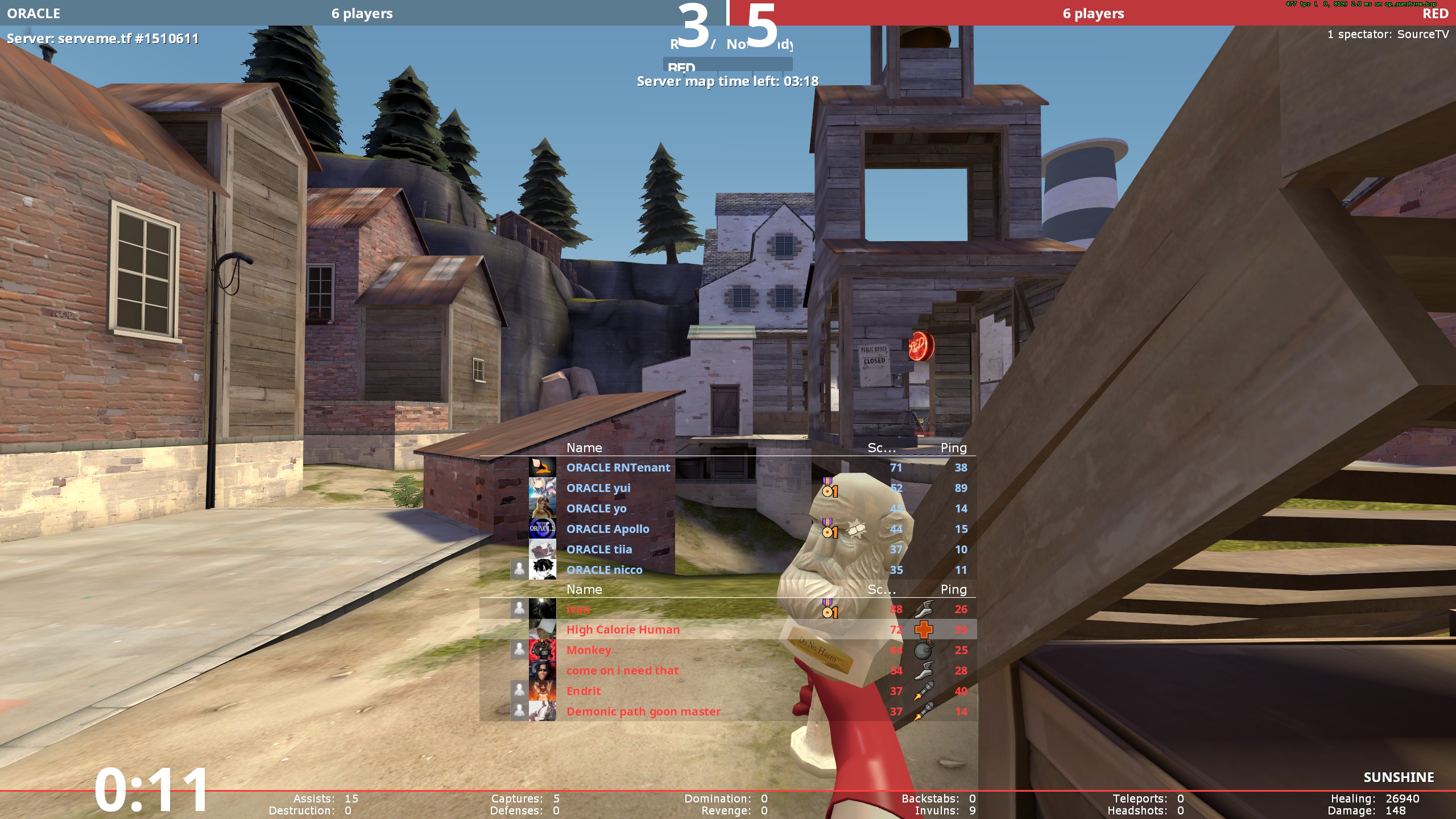This screenshot has height=819, width=1456.
Task: Select ORACLE nicco's scoreboard entry
Action: point(604,570)
